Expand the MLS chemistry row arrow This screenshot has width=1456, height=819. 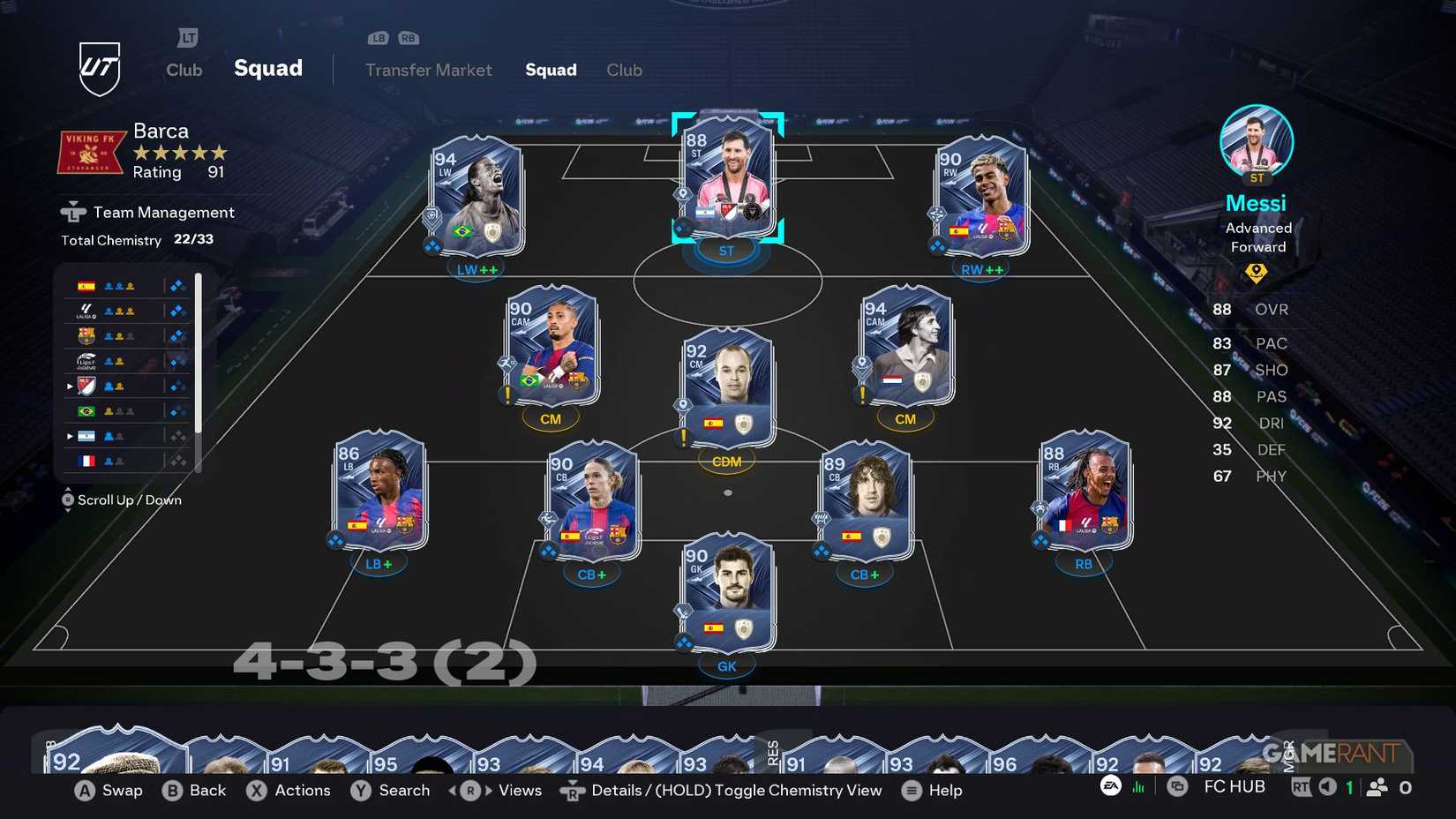pos(70,386)
